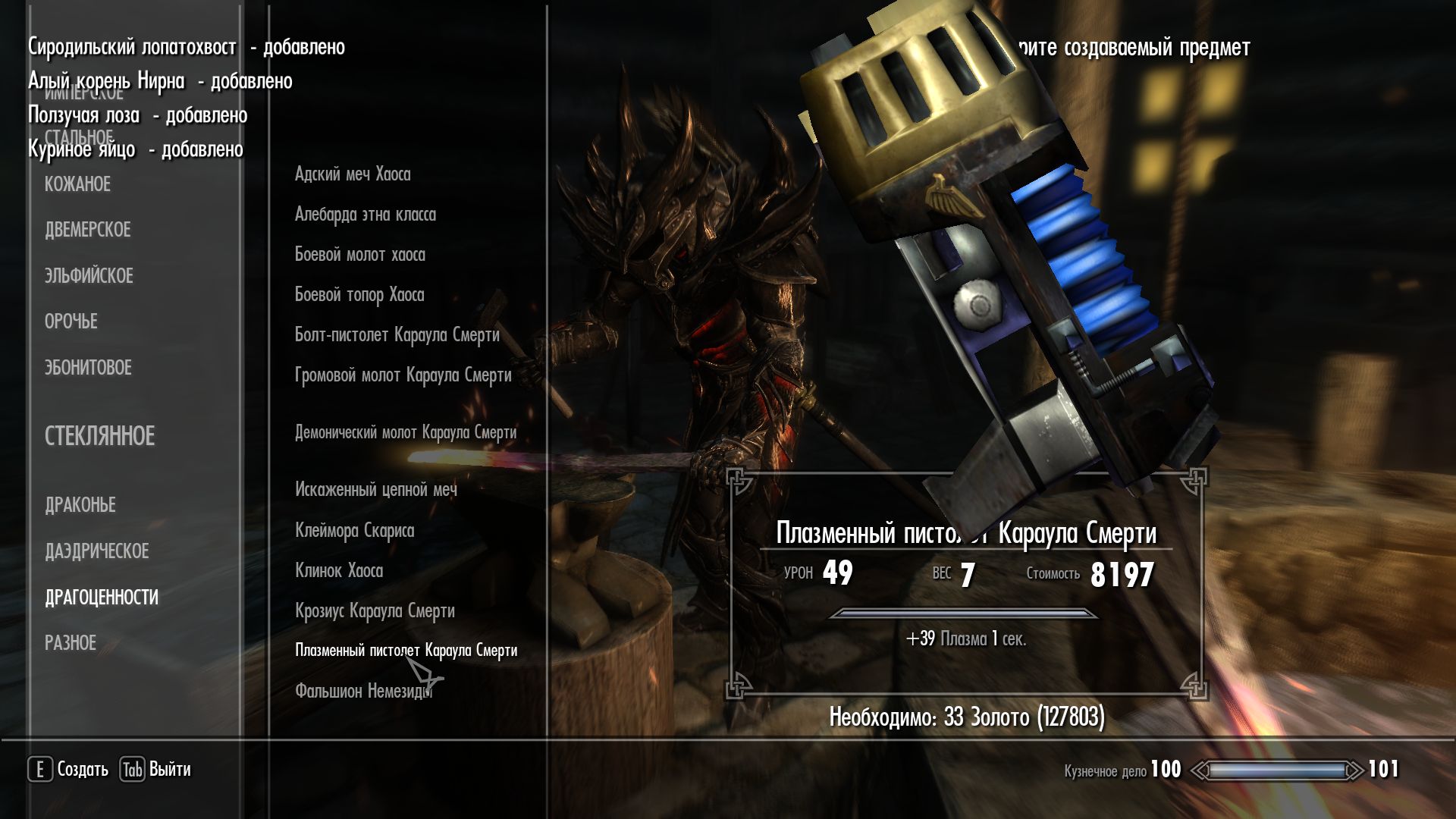Select Искаженный цепной меч
This screenshot has height=819, width=1456.
tap(376, 490)
